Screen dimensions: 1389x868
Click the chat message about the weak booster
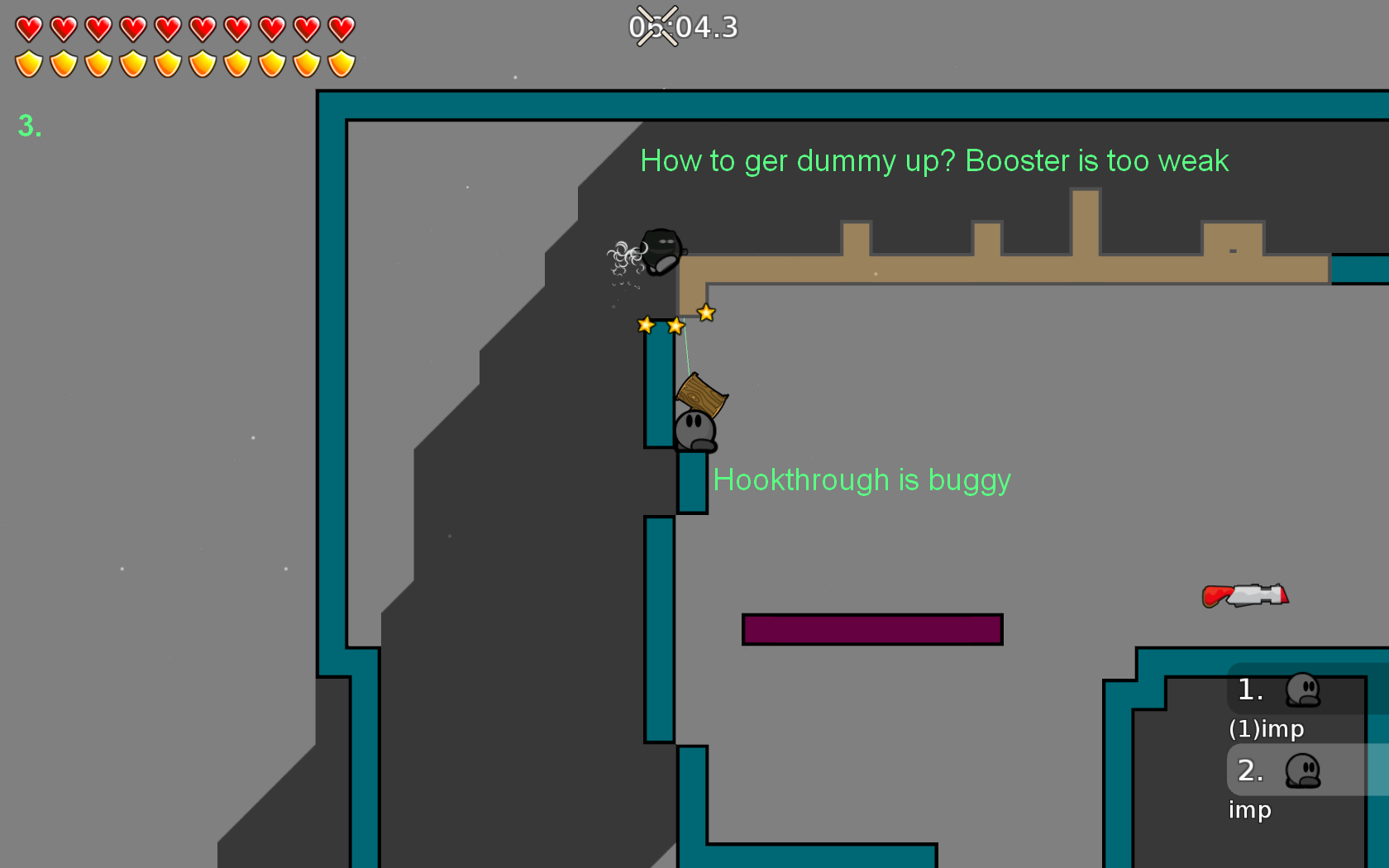(x=934, y=161)
